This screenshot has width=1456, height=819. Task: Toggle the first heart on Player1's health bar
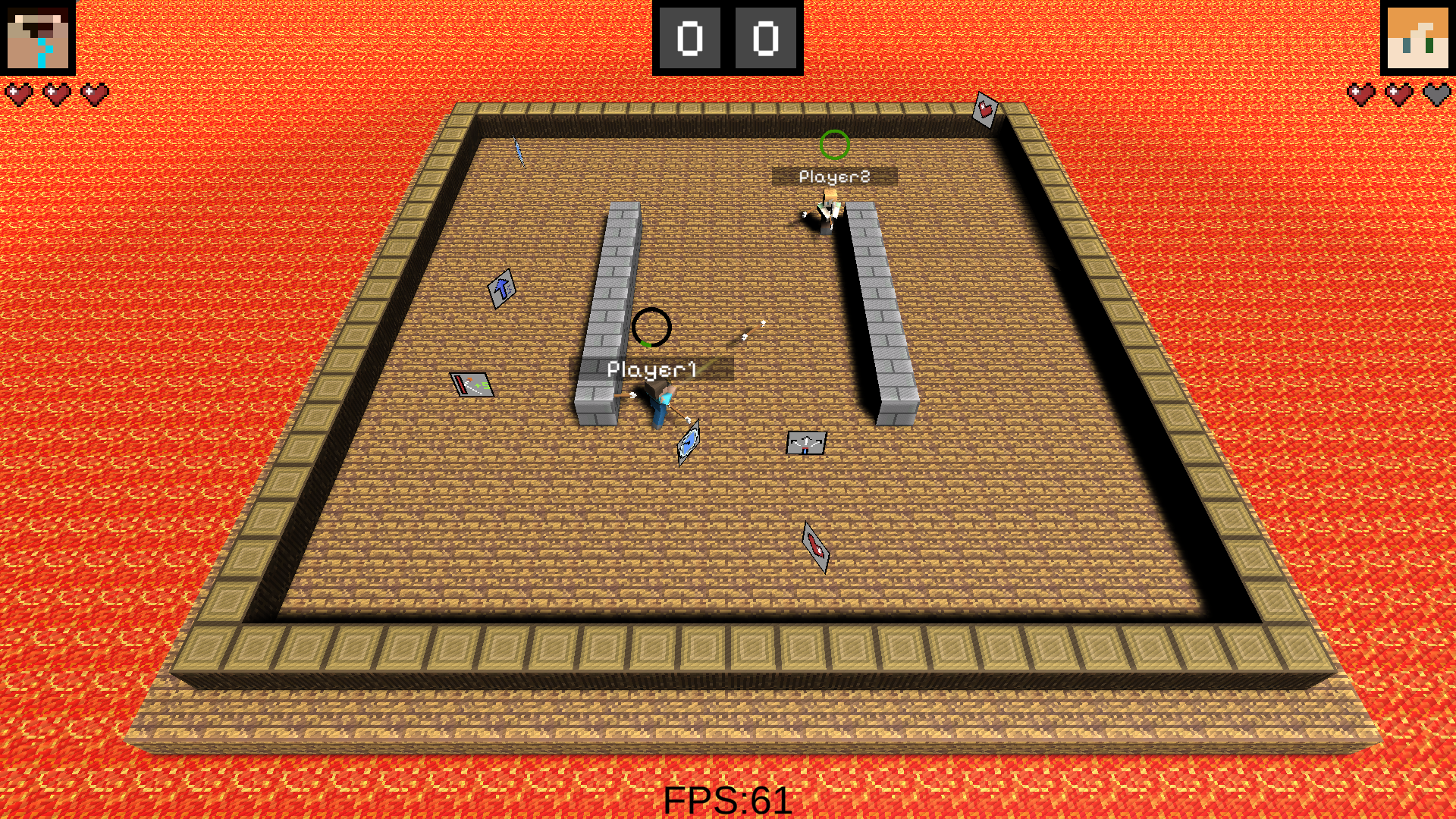[x=18, y=93]
